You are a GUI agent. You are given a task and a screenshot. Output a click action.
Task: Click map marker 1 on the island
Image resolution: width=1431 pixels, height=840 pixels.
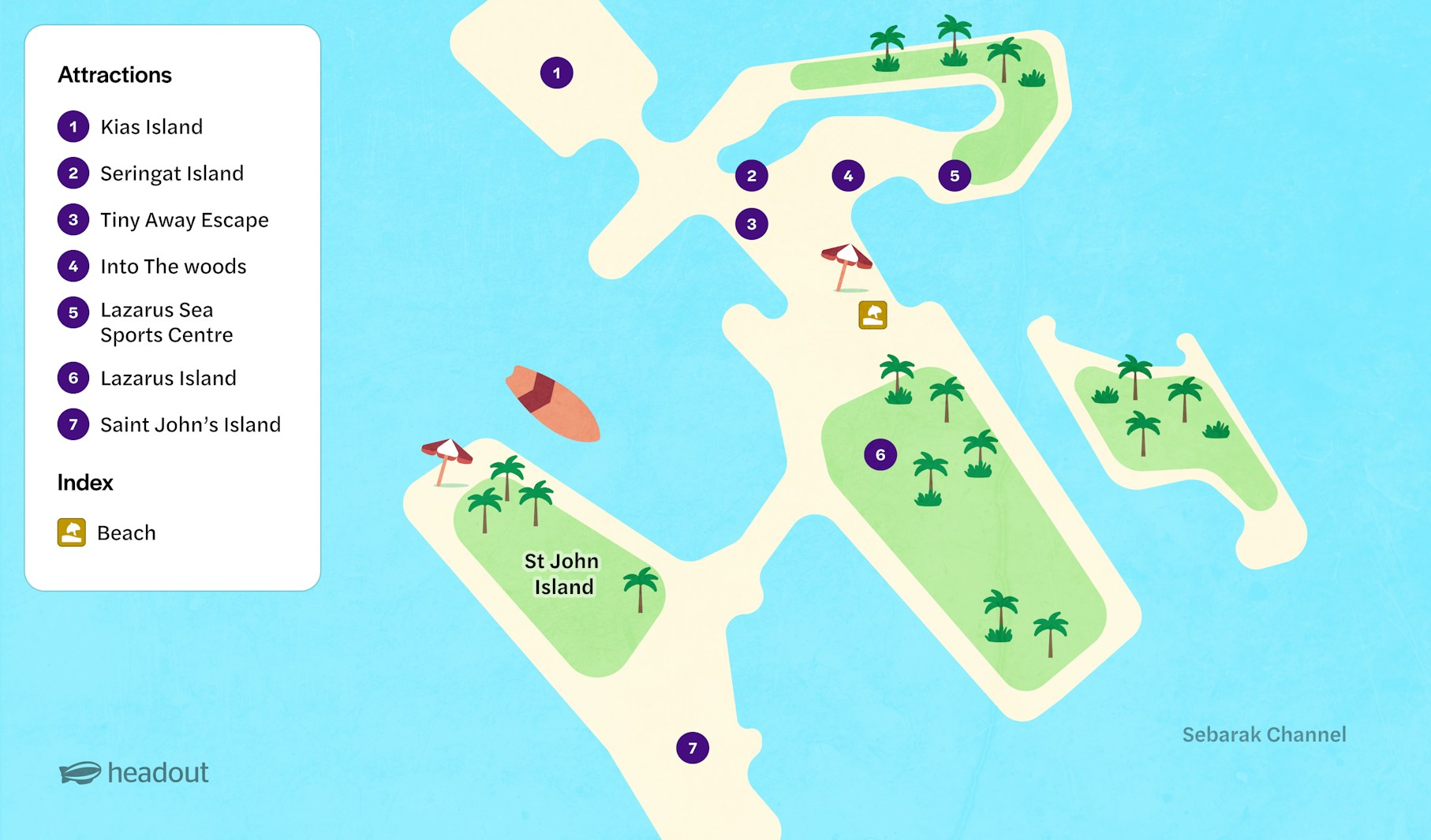coord(556,73)
